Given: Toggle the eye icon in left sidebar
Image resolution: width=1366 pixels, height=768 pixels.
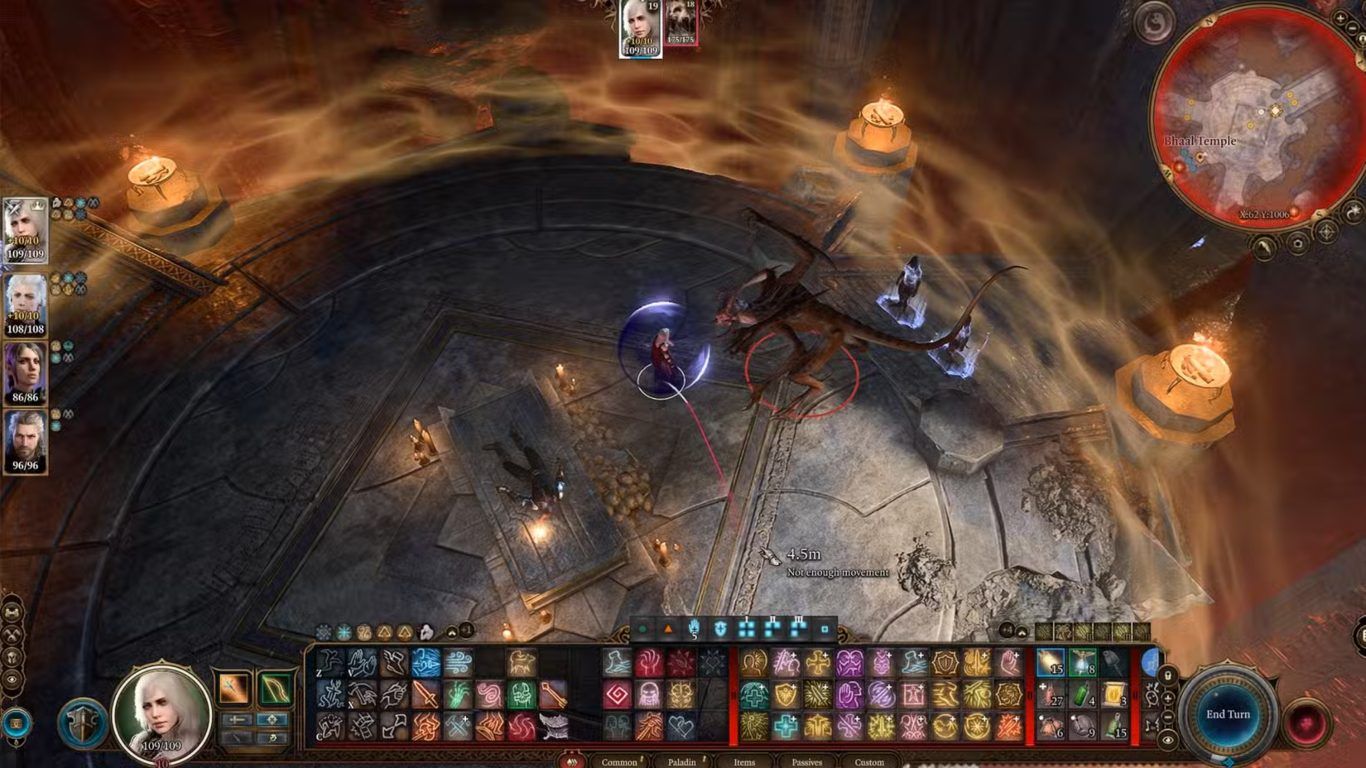Looking at the screenshot, I should tap(13, 678).
